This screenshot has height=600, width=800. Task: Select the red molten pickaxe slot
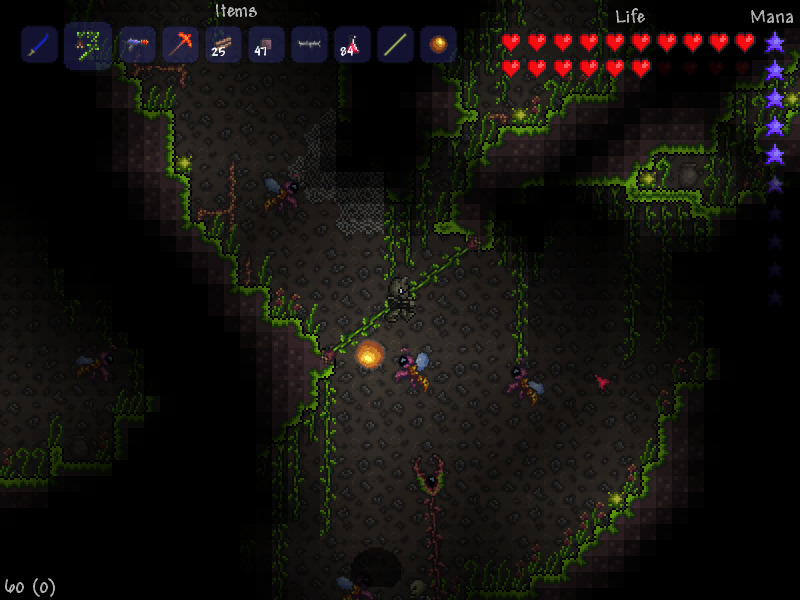click(181, 45)
